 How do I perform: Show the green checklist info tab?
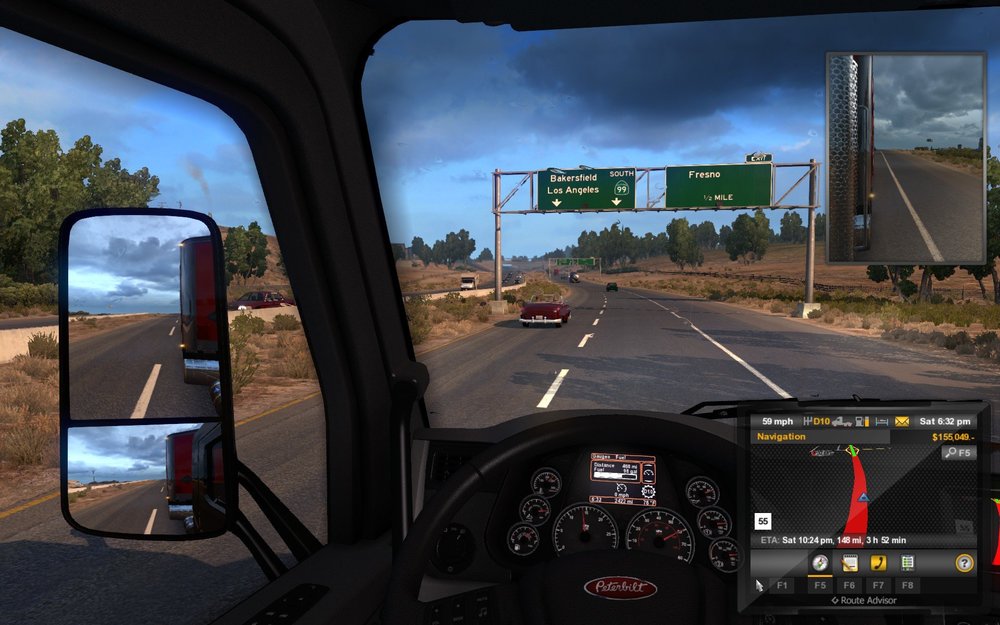coord(908,563)
